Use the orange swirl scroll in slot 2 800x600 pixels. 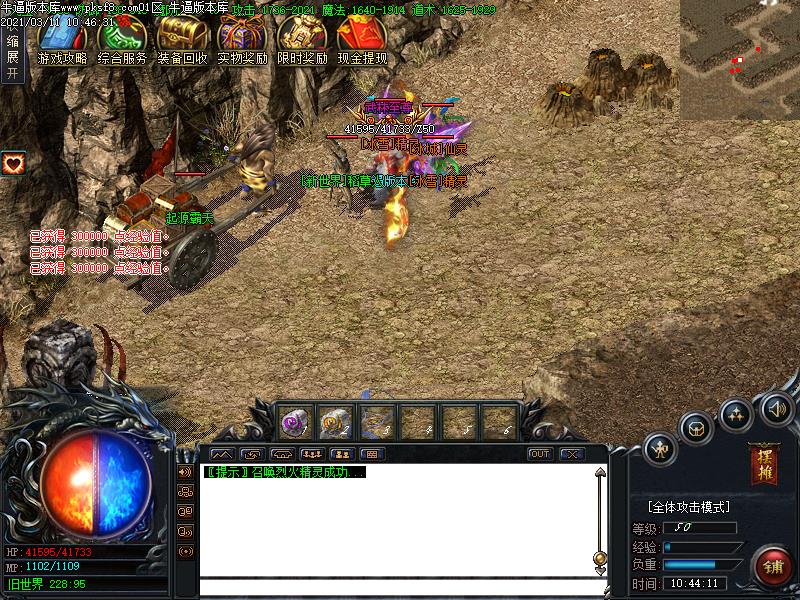(335, 423)
